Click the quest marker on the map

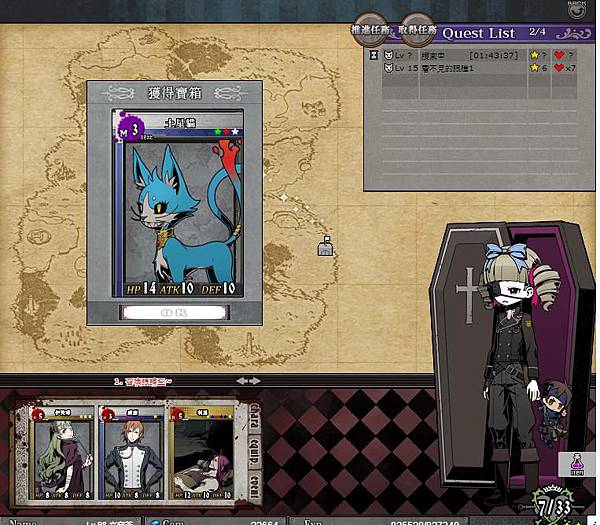tap(325, 246)
